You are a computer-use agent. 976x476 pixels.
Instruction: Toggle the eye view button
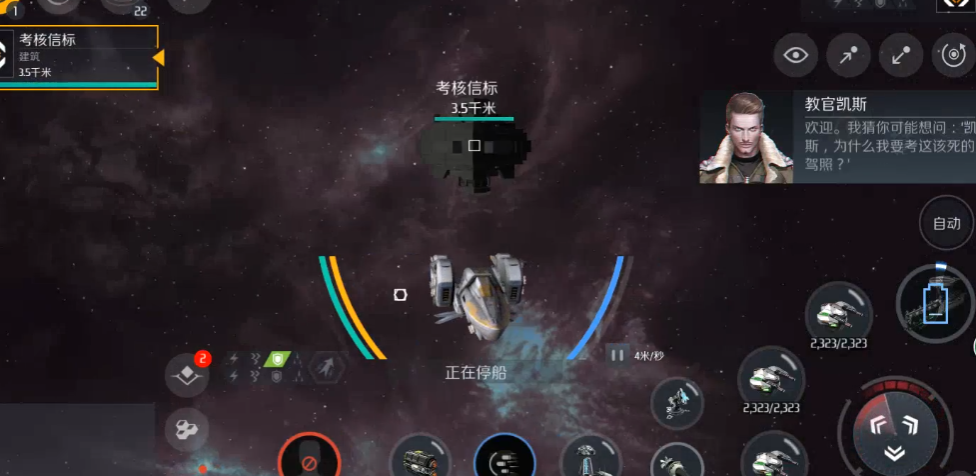click(x=796, y=56)
